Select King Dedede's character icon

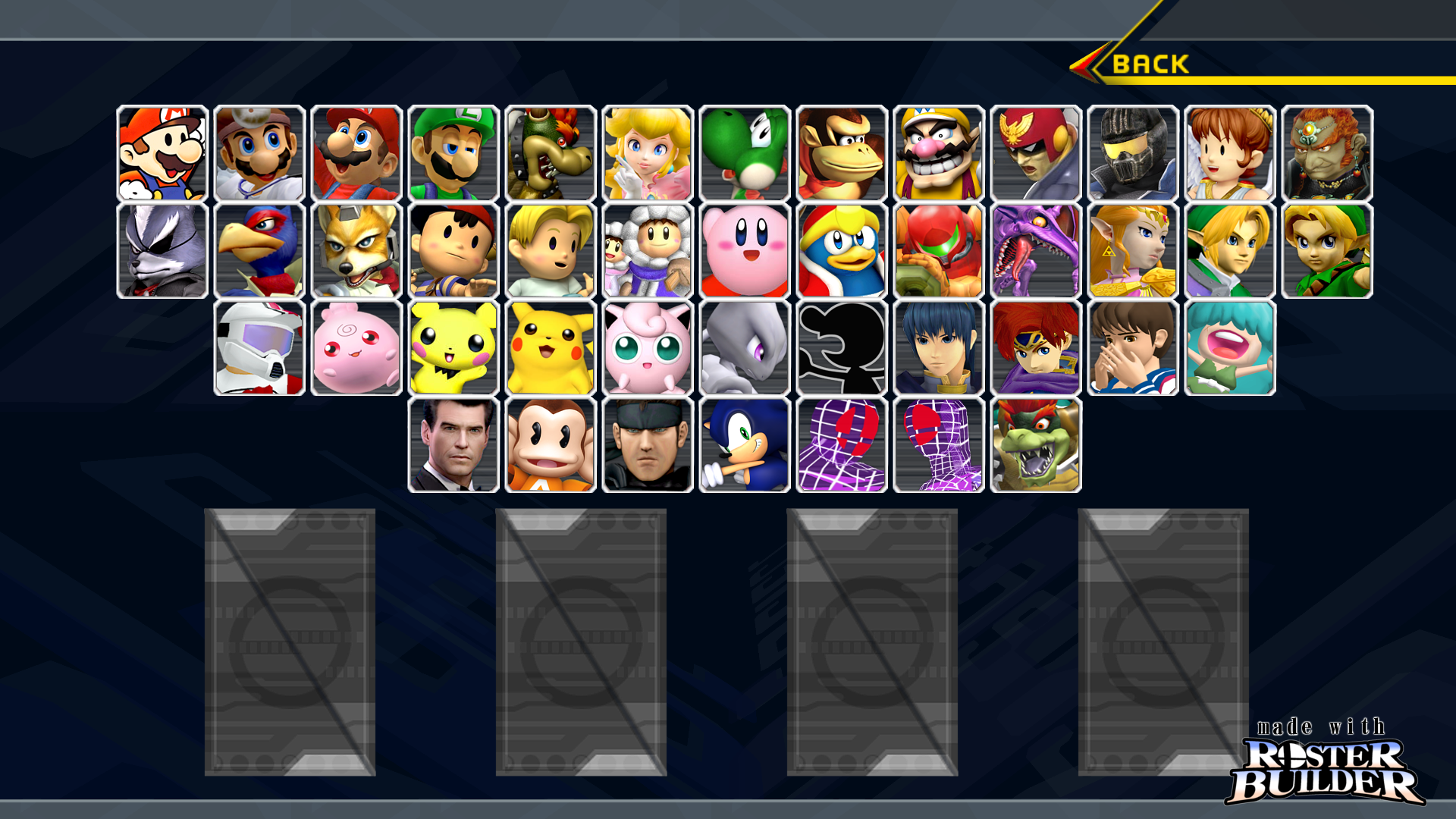click(x=840, y=249)
